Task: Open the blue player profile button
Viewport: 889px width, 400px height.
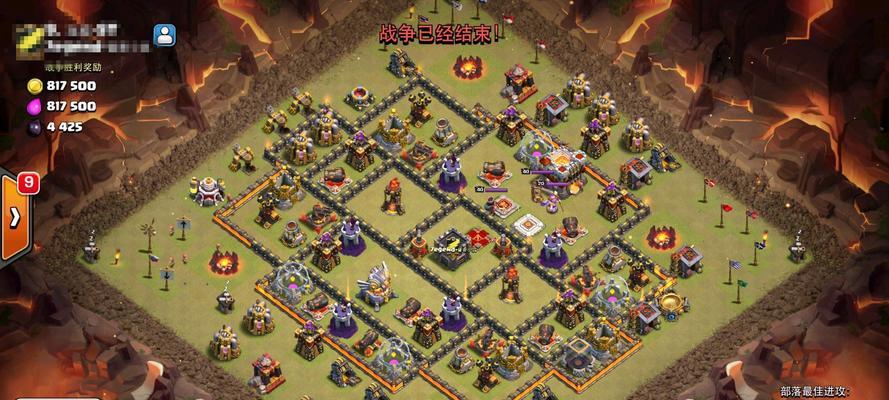Action: point(165,36)
